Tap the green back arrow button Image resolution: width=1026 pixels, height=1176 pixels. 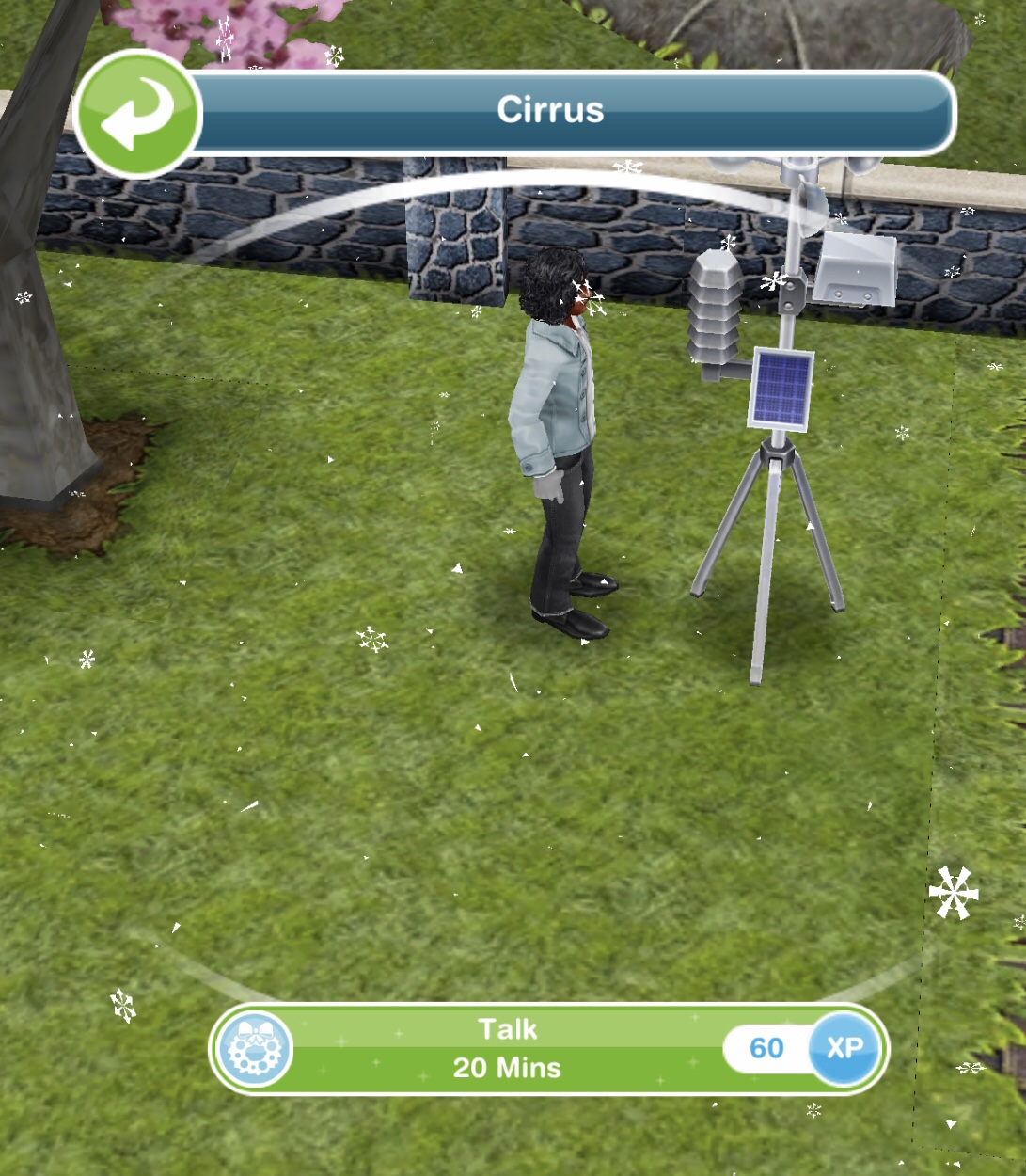137,113
